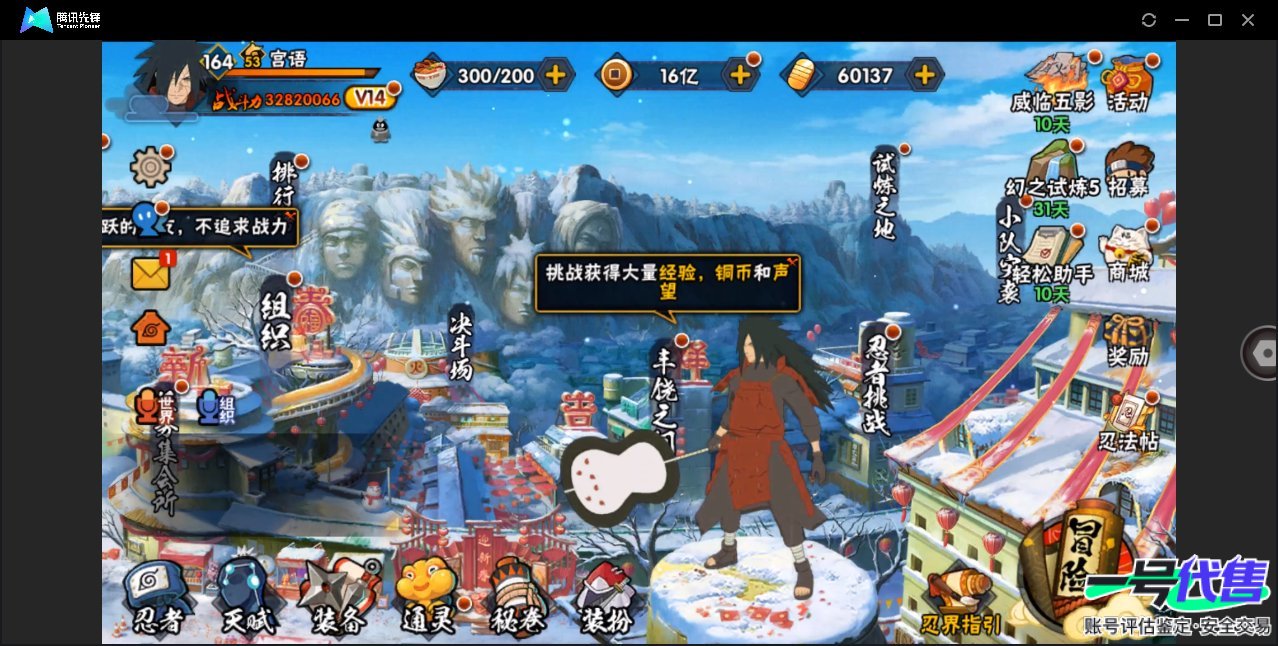Open the 活动 events panel
Image resolution: width=1278 pixels, height=646 pixels.
[1127, 83]
